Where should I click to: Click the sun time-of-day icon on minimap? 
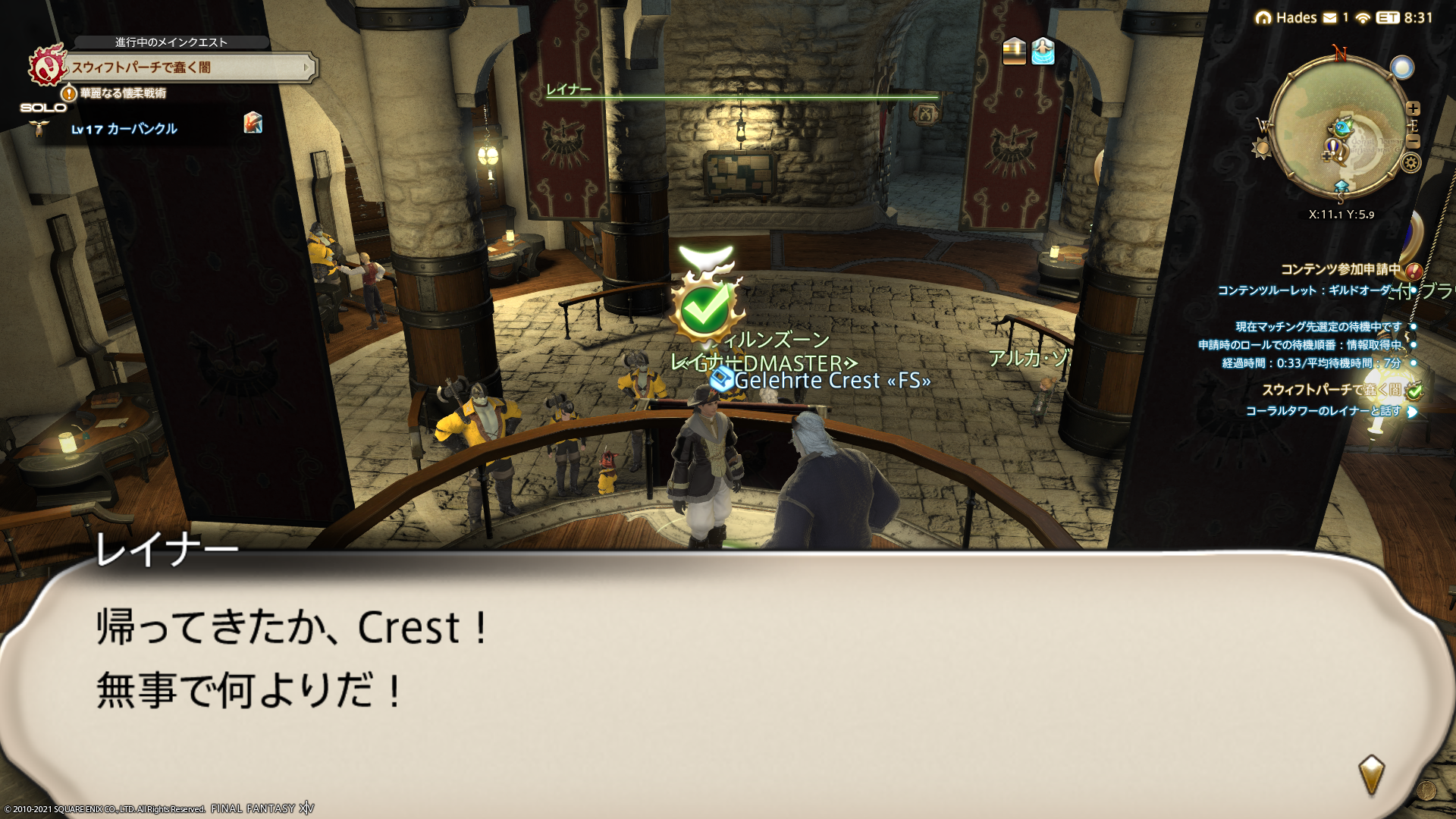(x=1262, y=148)
